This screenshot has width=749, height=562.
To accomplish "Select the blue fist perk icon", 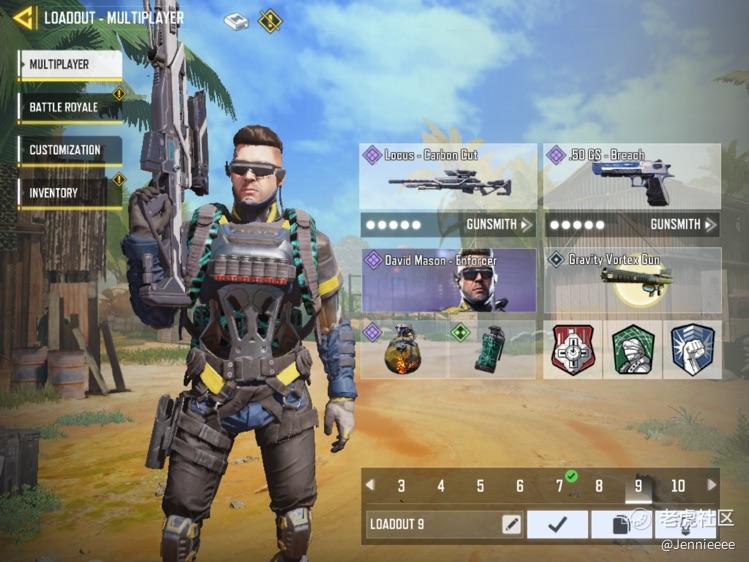I will [x=692, y=349].
